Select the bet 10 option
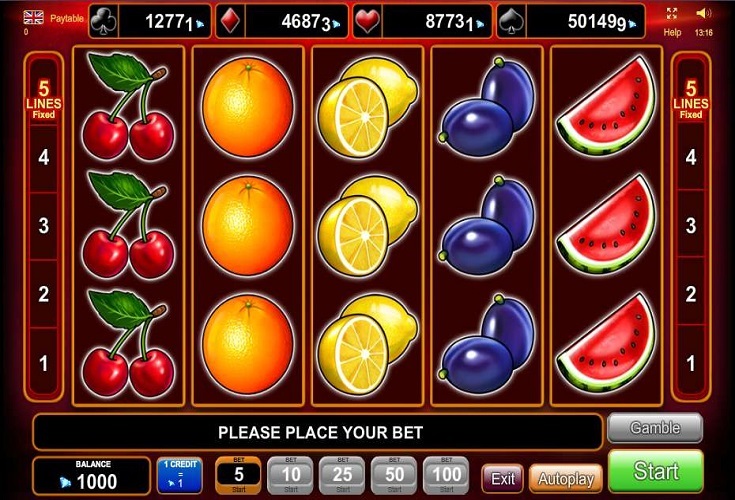 point(291,475)
